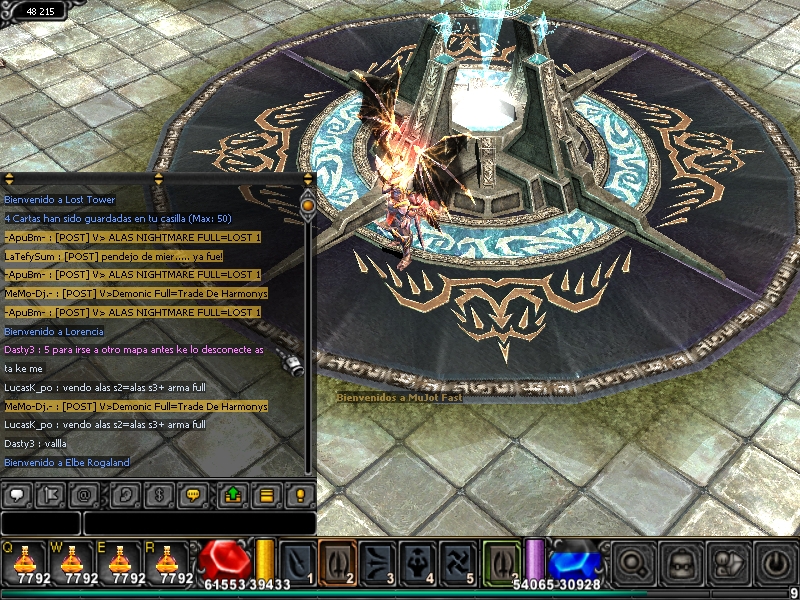The image size is (800, 600).
Task: Select the flag chat channel button
Action: point(52,494)
